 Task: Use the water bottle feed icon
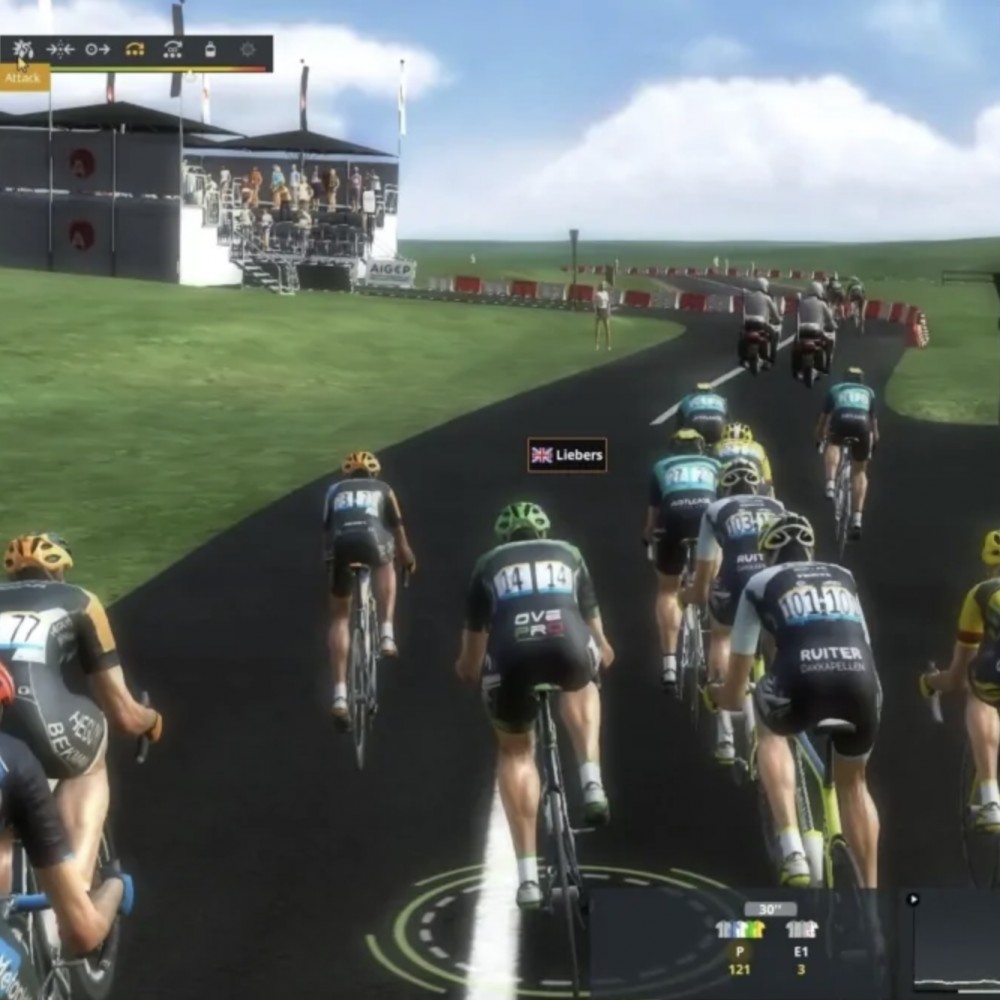210,49
